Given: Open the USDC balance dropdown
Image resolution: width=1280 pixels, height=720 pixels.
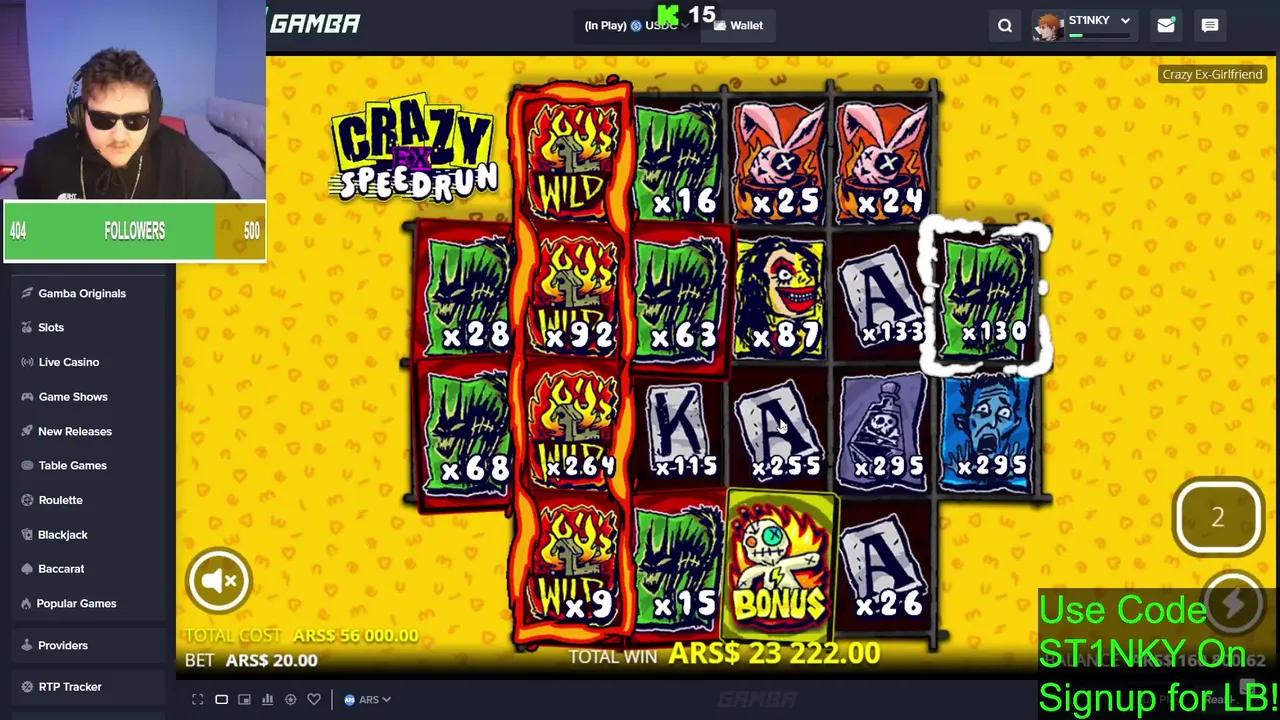Looking at the screenshot, I should [662, 25].
